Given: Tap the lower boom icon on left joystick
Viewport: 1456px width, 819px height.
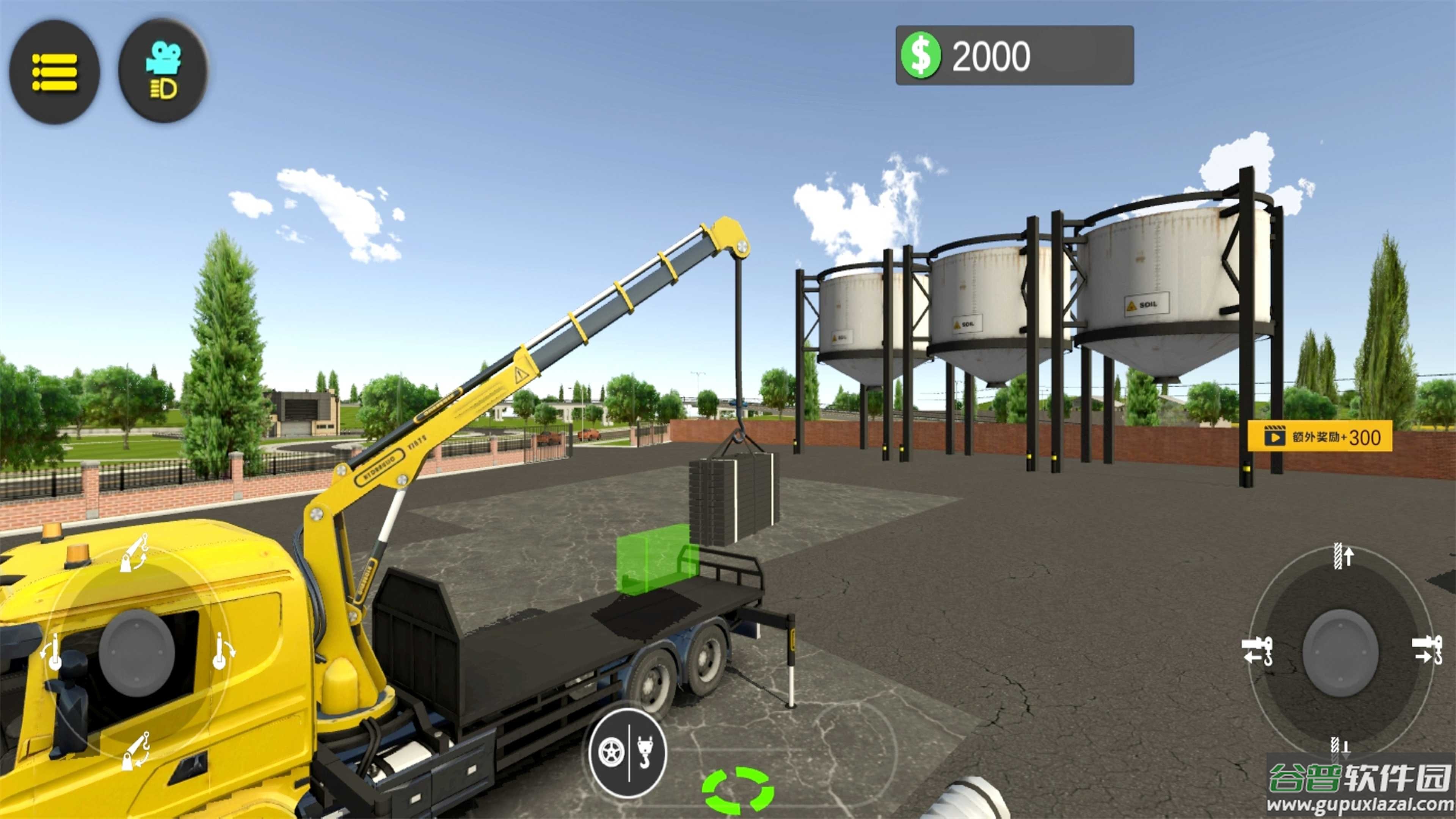Looking at the screenshot, I should coord(136,750).
